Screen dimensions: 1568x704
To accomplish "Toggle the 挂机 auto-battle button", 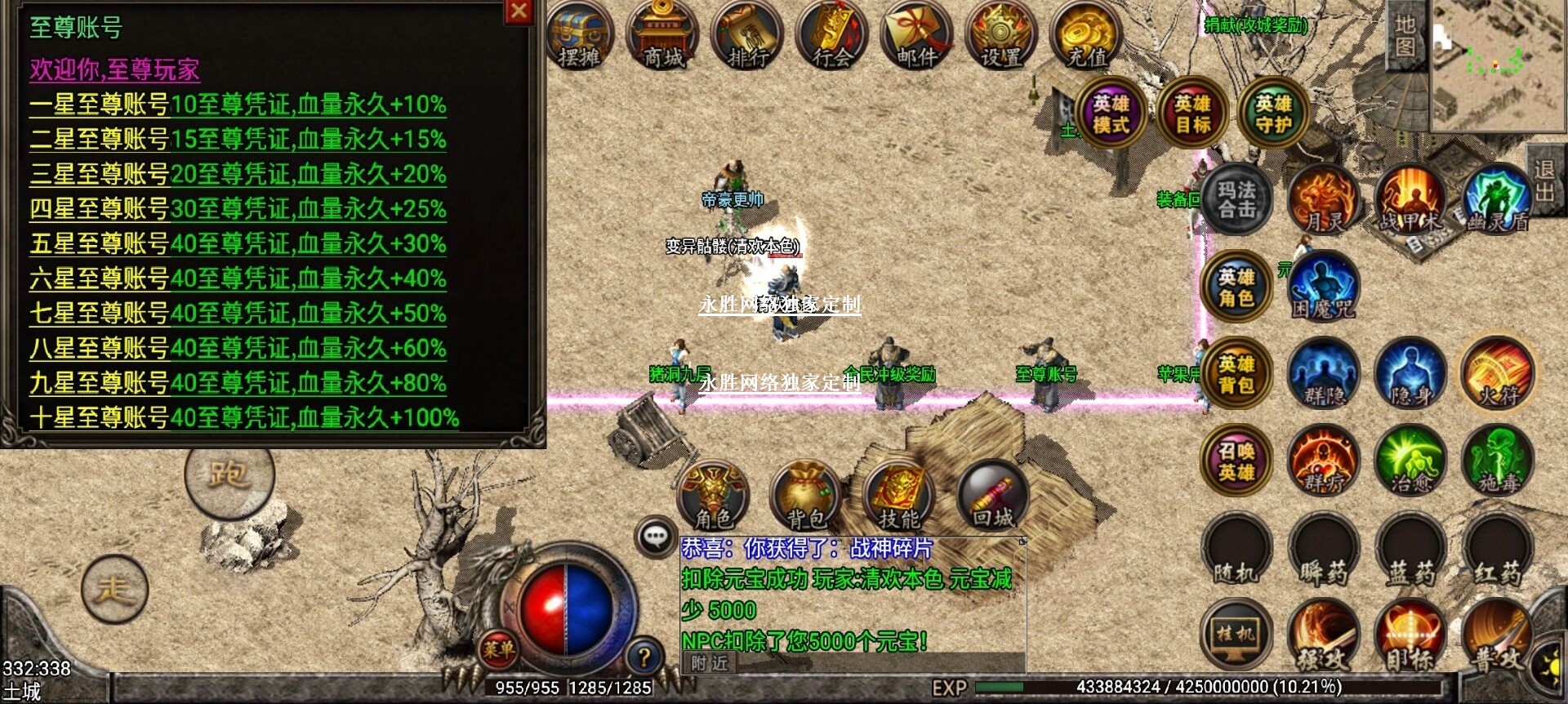I will pyautogui.click(x=1236, y=635).
